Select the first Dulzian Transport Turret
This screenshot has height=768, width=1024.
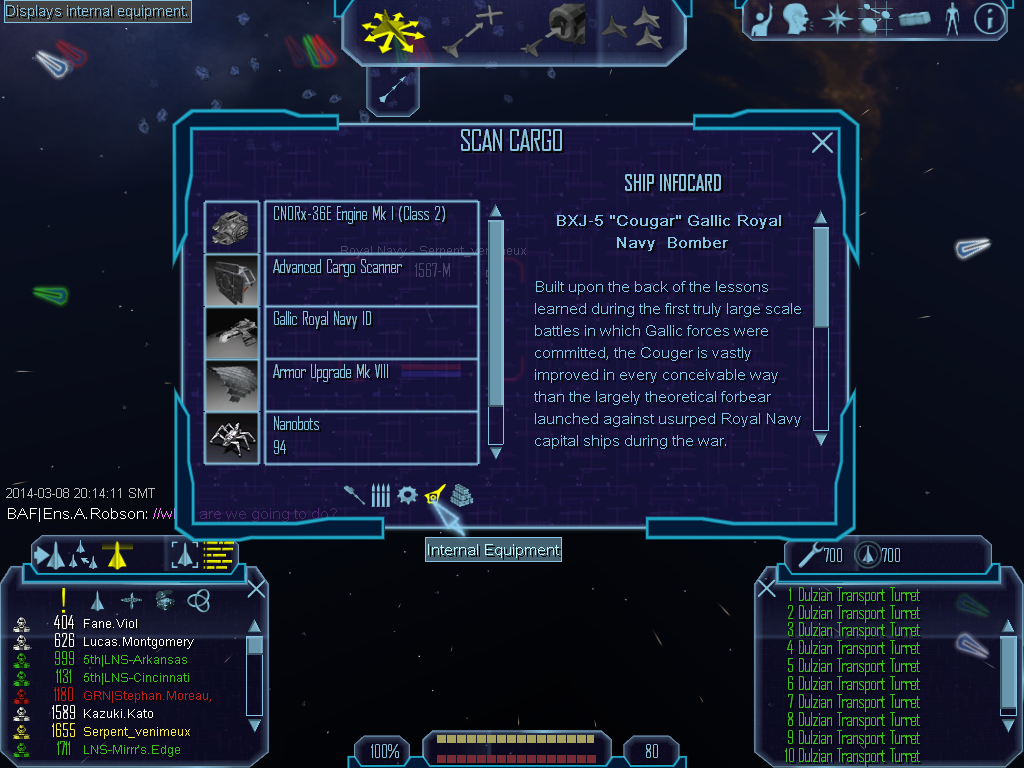(857, 596)
